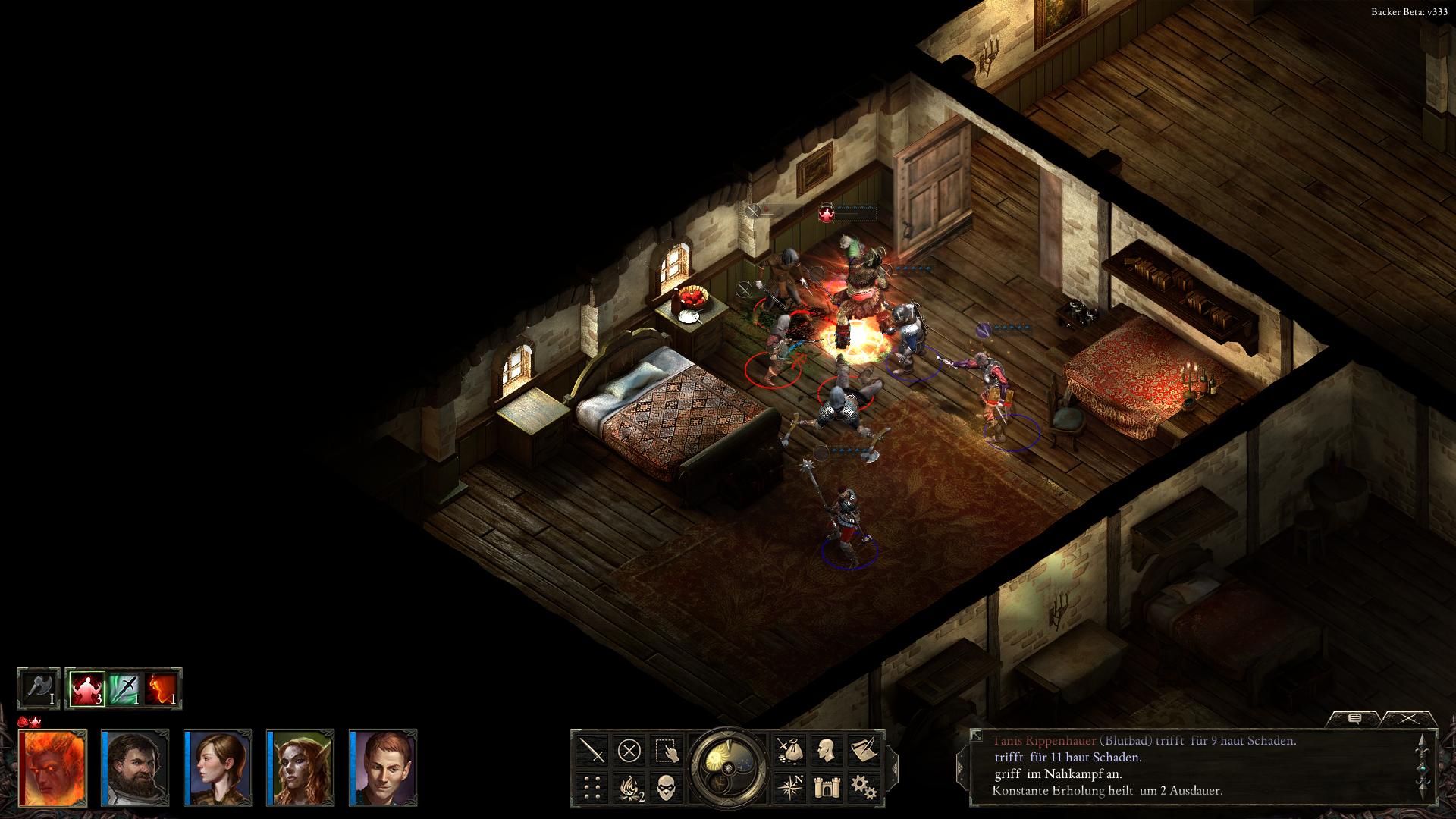The width and height of the screenshot is (1456, 819).
Task: Rest using the campfire supplies button
Action: pyautogui.click(x=629, y=788)
